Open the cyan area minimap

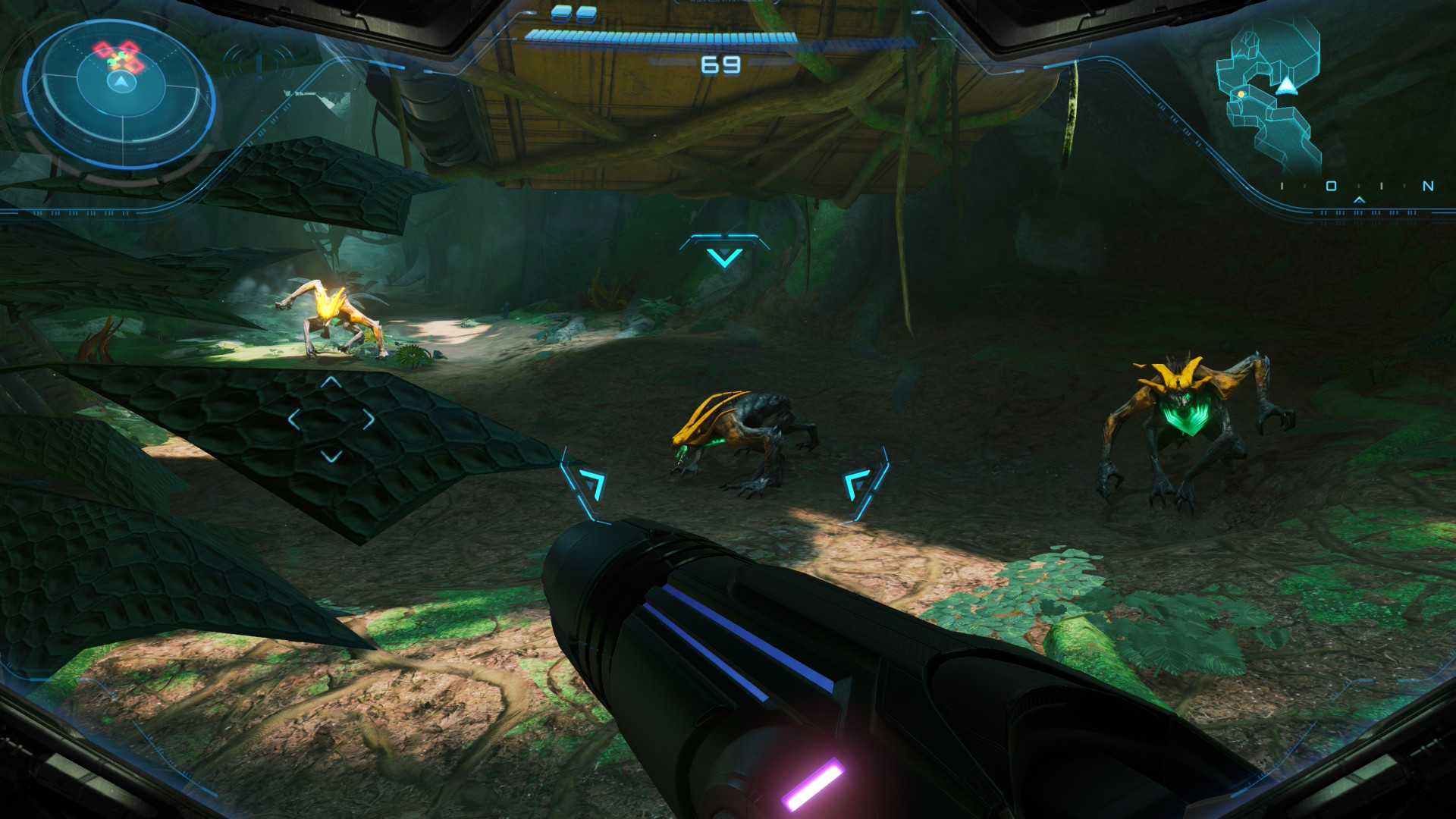(1269, 95)
